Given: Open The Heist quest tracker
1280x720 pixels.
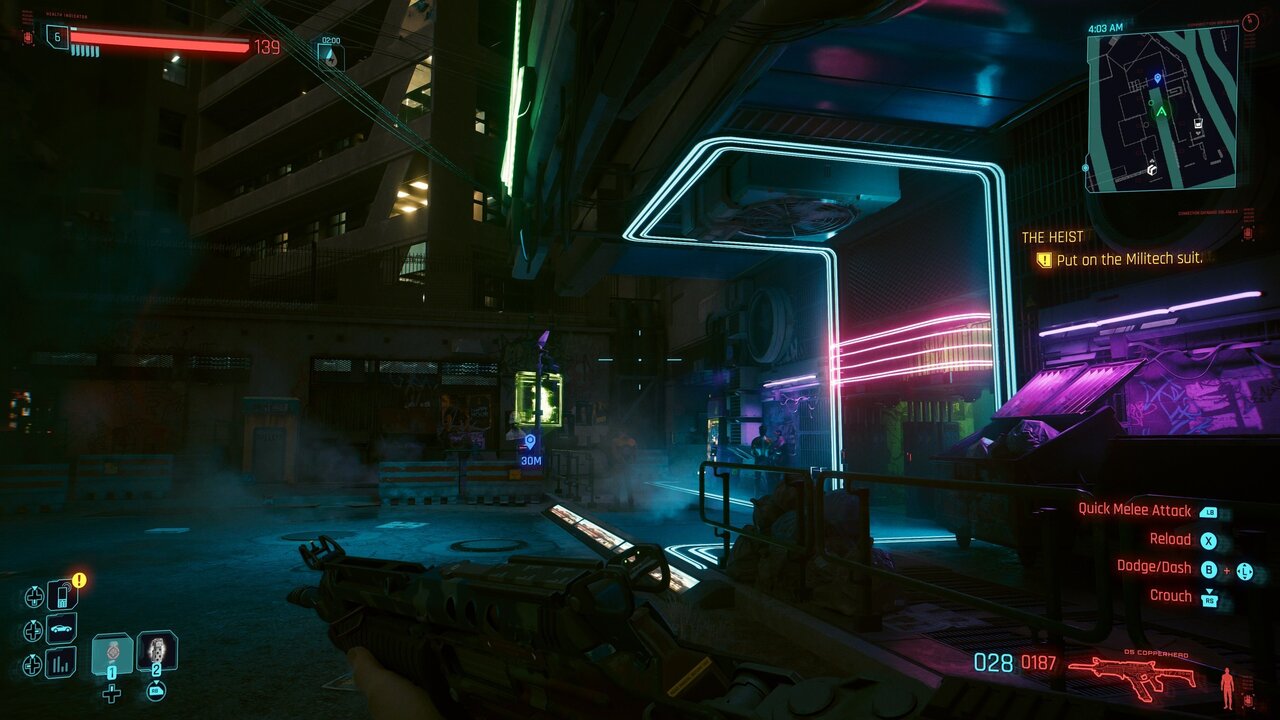Looking at the screenshot, I should [1052, 237].
